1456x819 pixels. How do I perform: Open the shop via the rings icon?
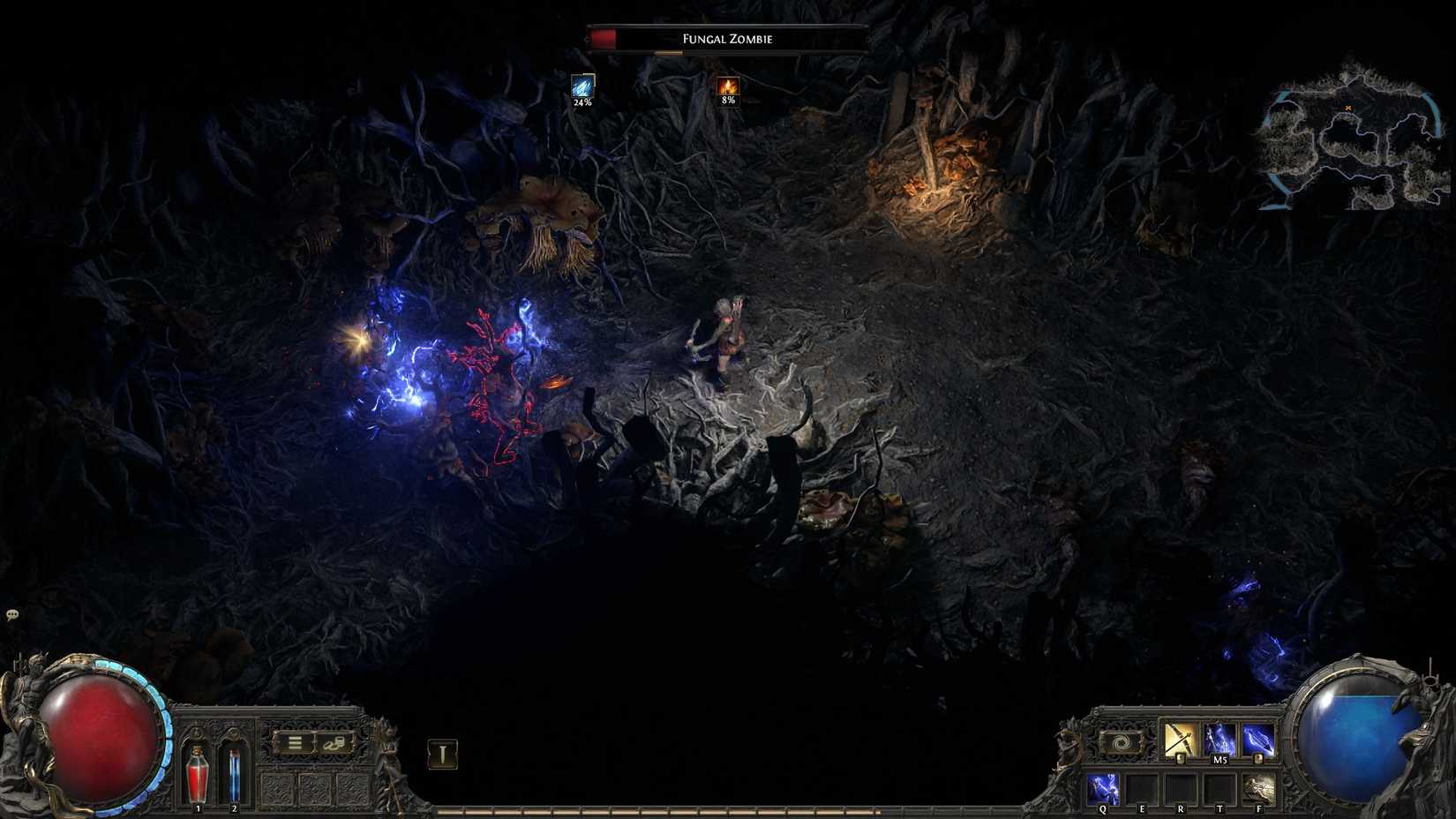(x=333, y=743)
